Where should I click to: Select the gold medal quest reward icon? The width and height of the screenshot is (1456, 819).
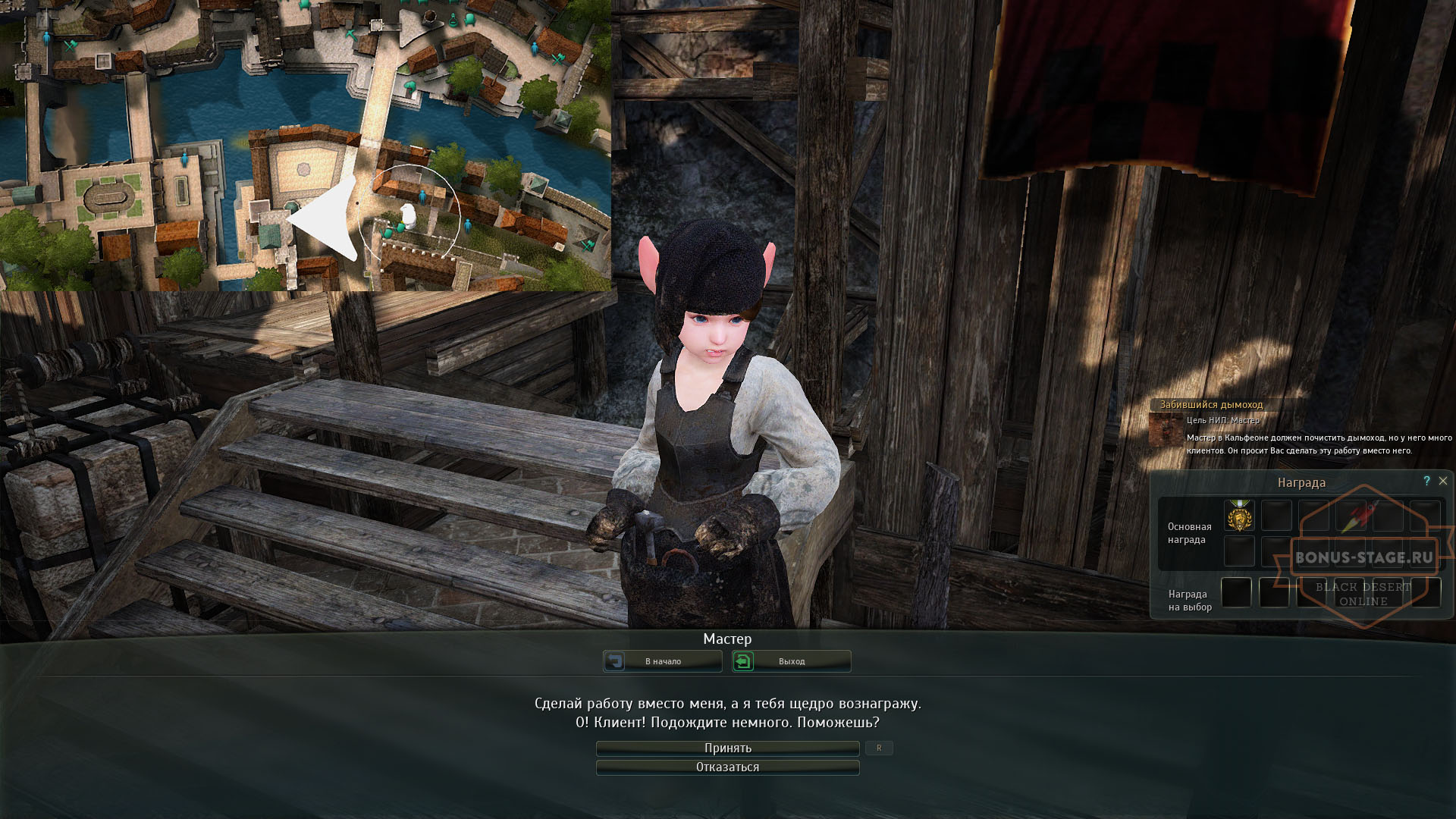(1240, 516)
